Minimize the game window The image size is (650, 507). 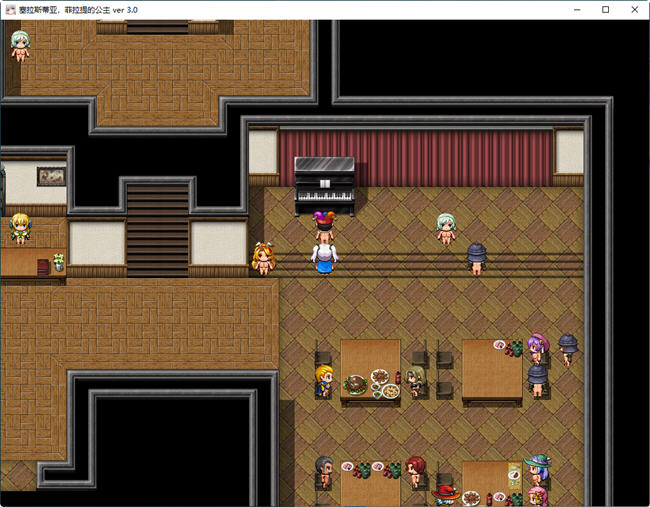pos(578,9)
